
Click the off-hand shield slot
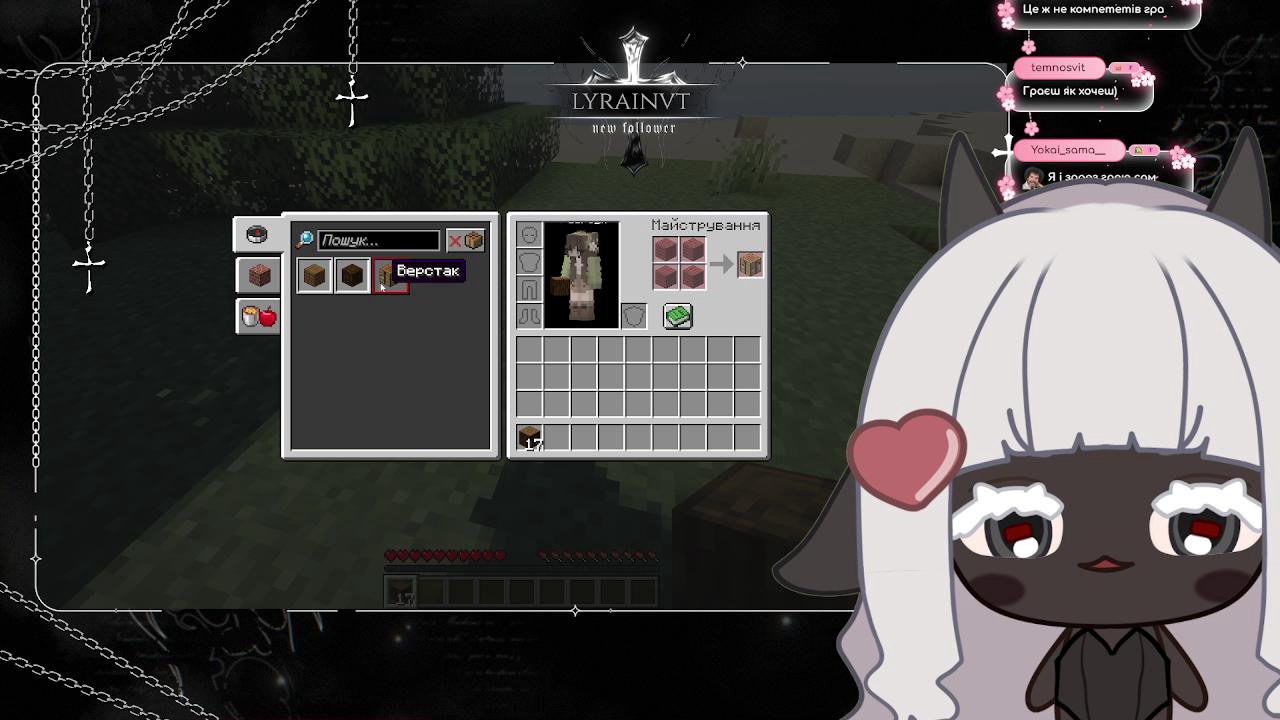tap(633, 316)
